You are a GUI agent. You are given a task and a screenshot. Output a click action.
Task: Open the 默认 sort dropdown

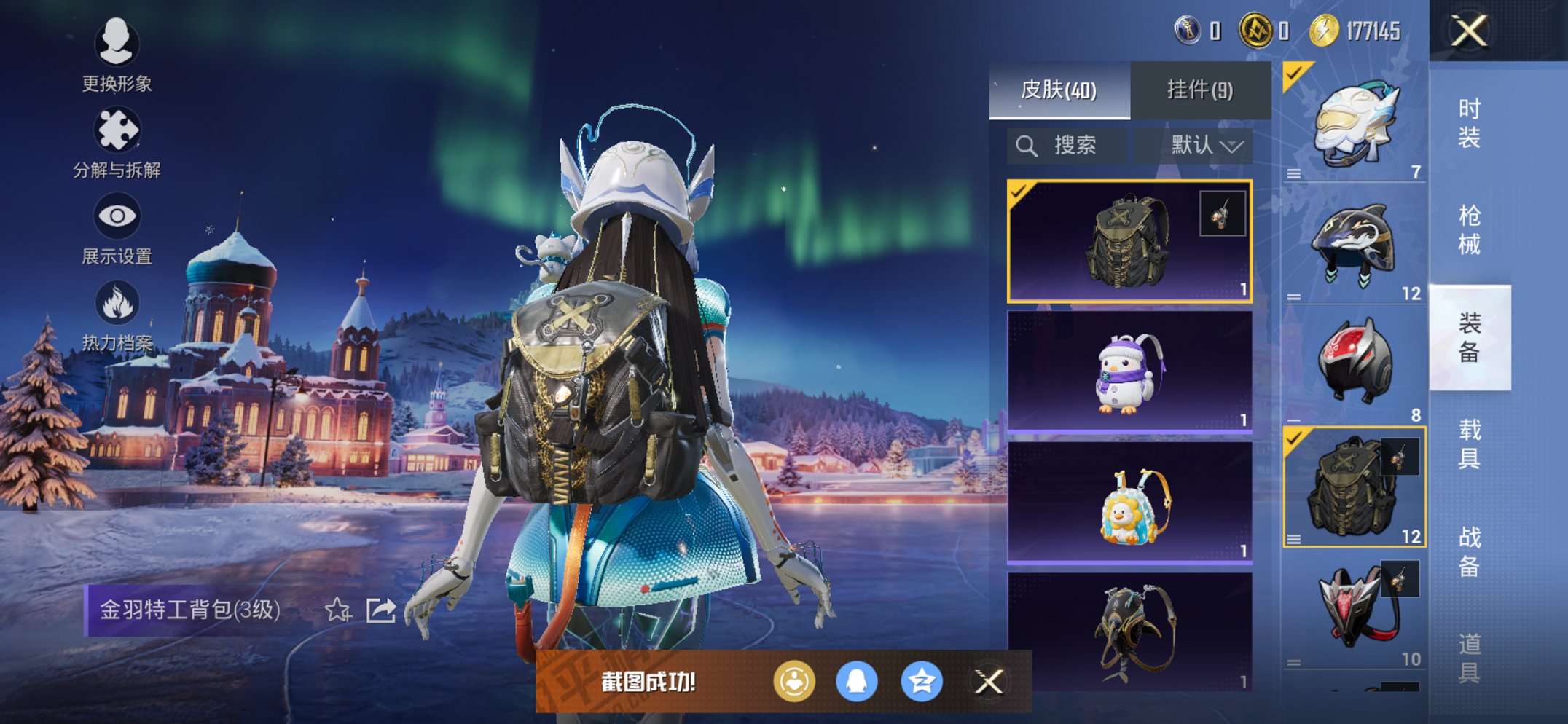click(x=1204, y=146)
